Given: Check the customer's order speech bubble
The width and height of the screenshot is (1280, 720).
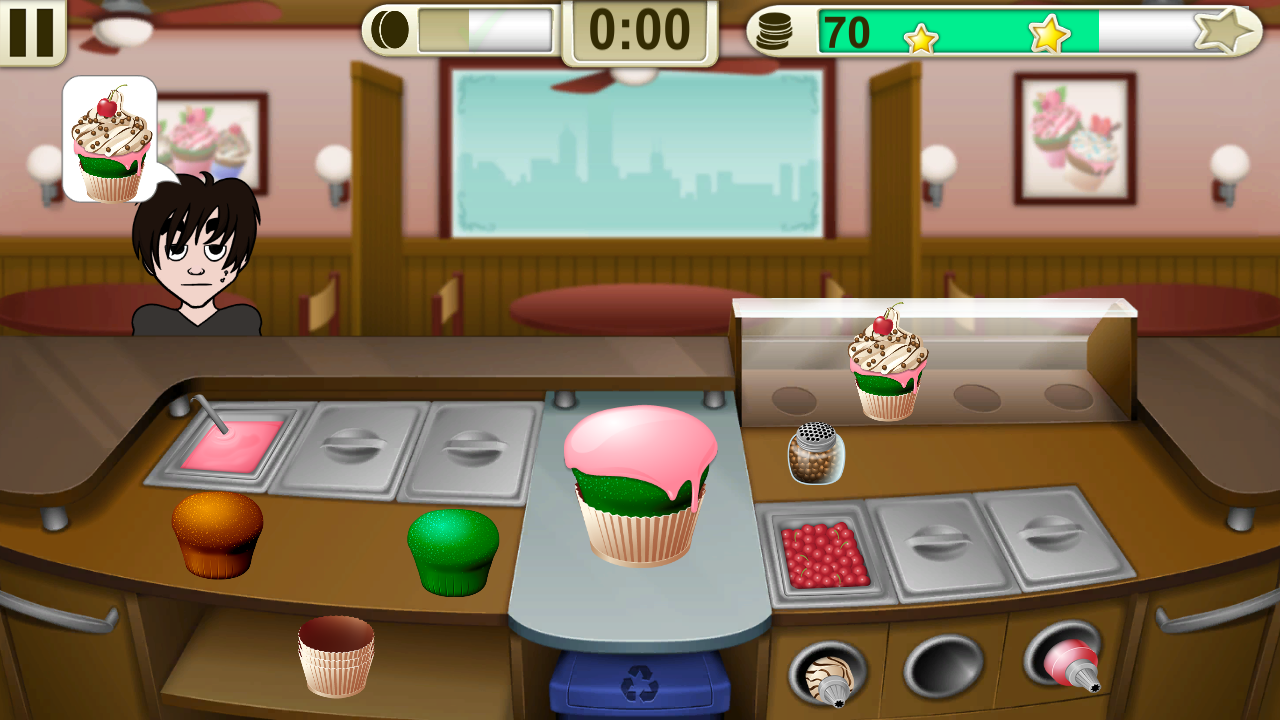Looking at the screenshot, I should pyautogui.click(x=108, y=140).
